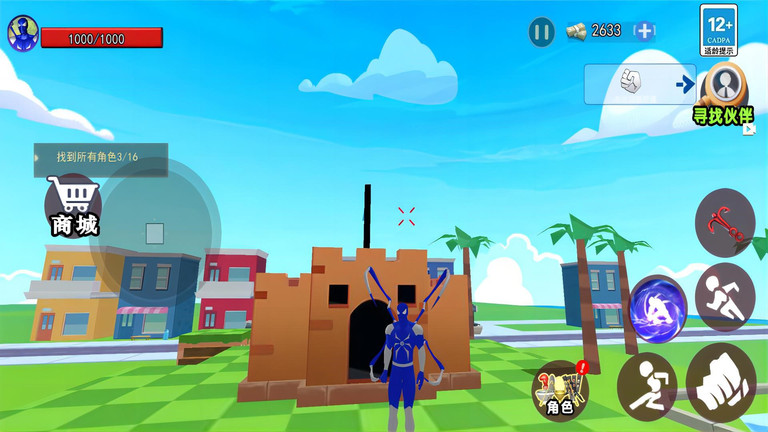Image resolution: width=768 pixels, height=432 pixels.
Task: View the CADPA 12+ age rating notice
Action: pyautogui.click(x=718, y=30)
